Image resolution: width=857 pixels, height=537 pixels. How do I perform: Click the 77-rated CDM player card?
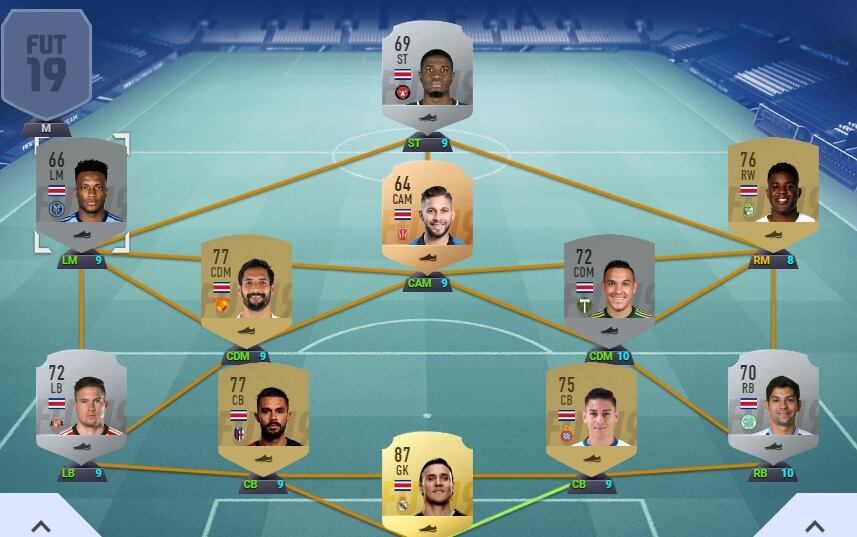pos(246,290)
